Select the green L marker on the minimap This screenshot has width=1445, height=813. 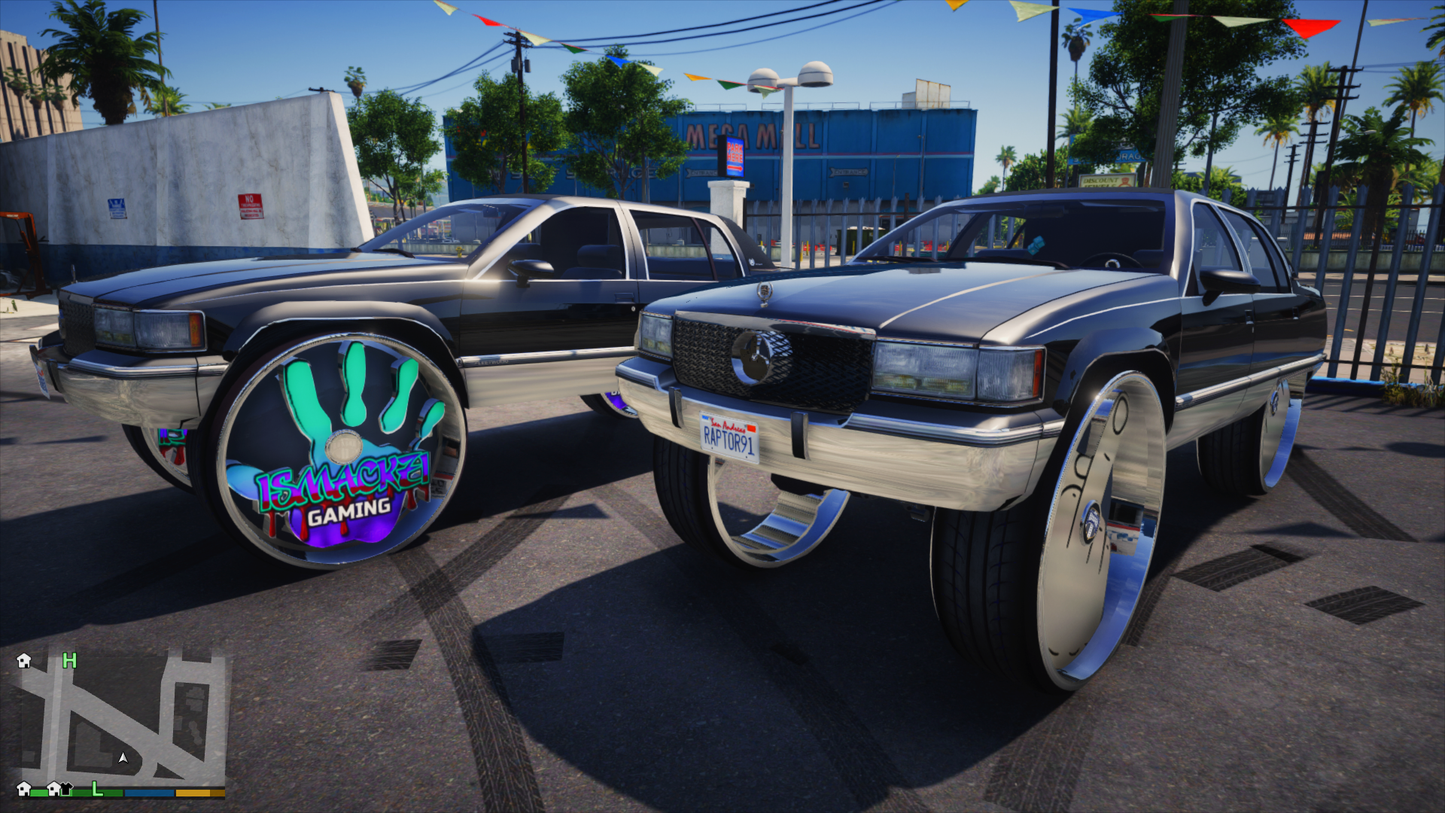pos(96,789)
